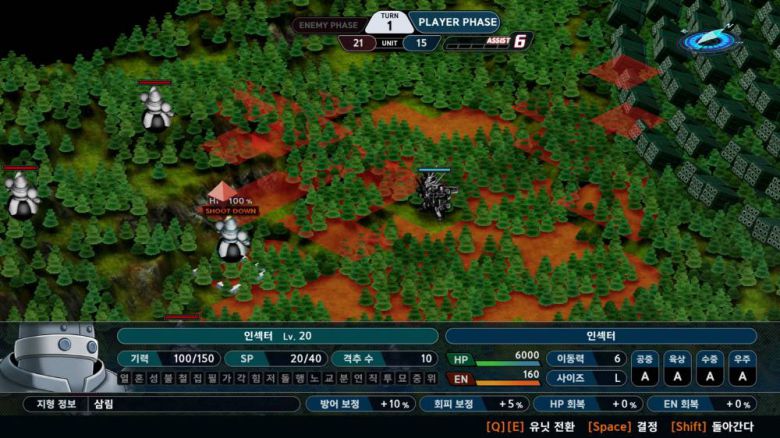Open the 지형 정보 terrain info panel
780x438 pixels.
click(160, 404)
